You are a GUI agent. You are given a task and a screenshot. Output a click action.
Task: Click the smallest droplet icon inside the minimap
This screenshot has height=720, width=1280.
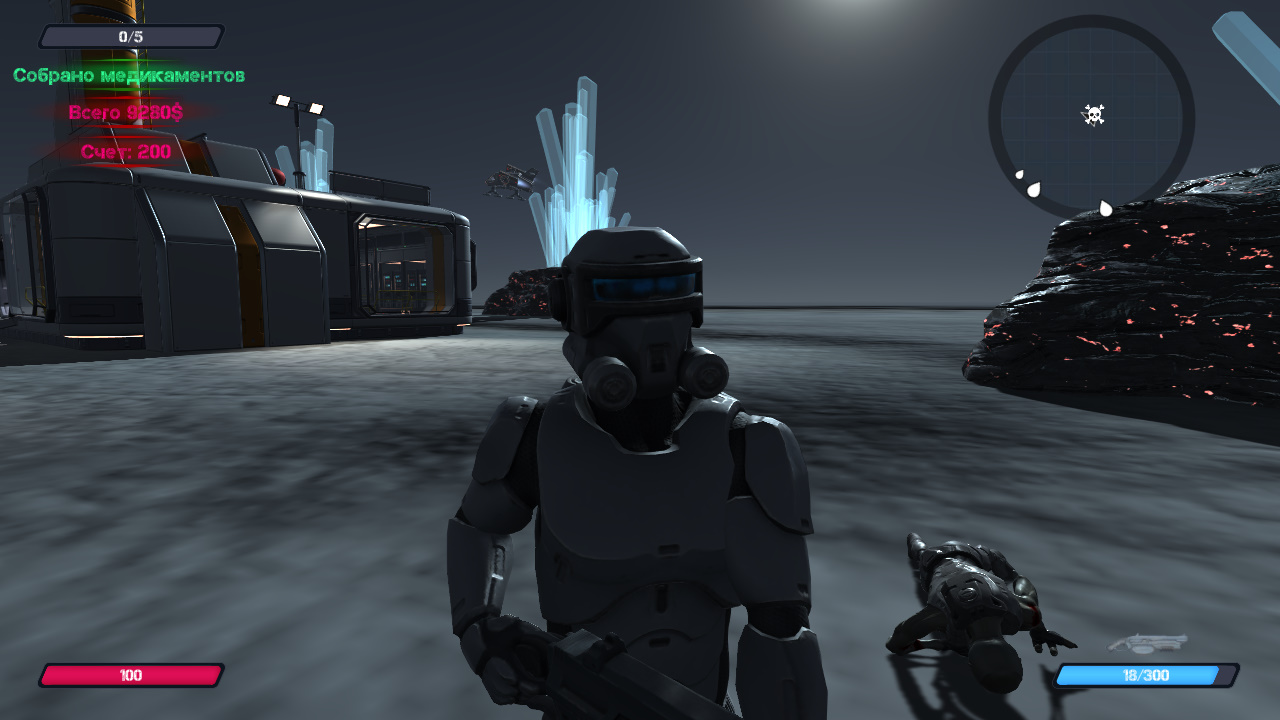1019,174
